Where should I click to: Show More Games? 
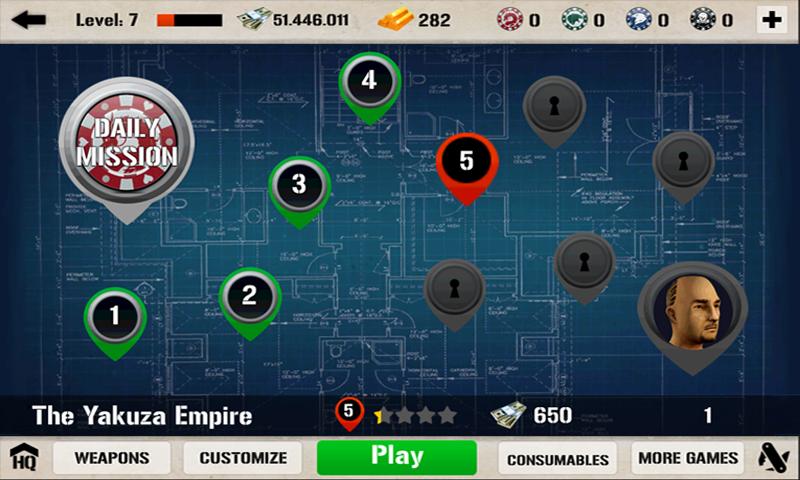tap(688, 458)
